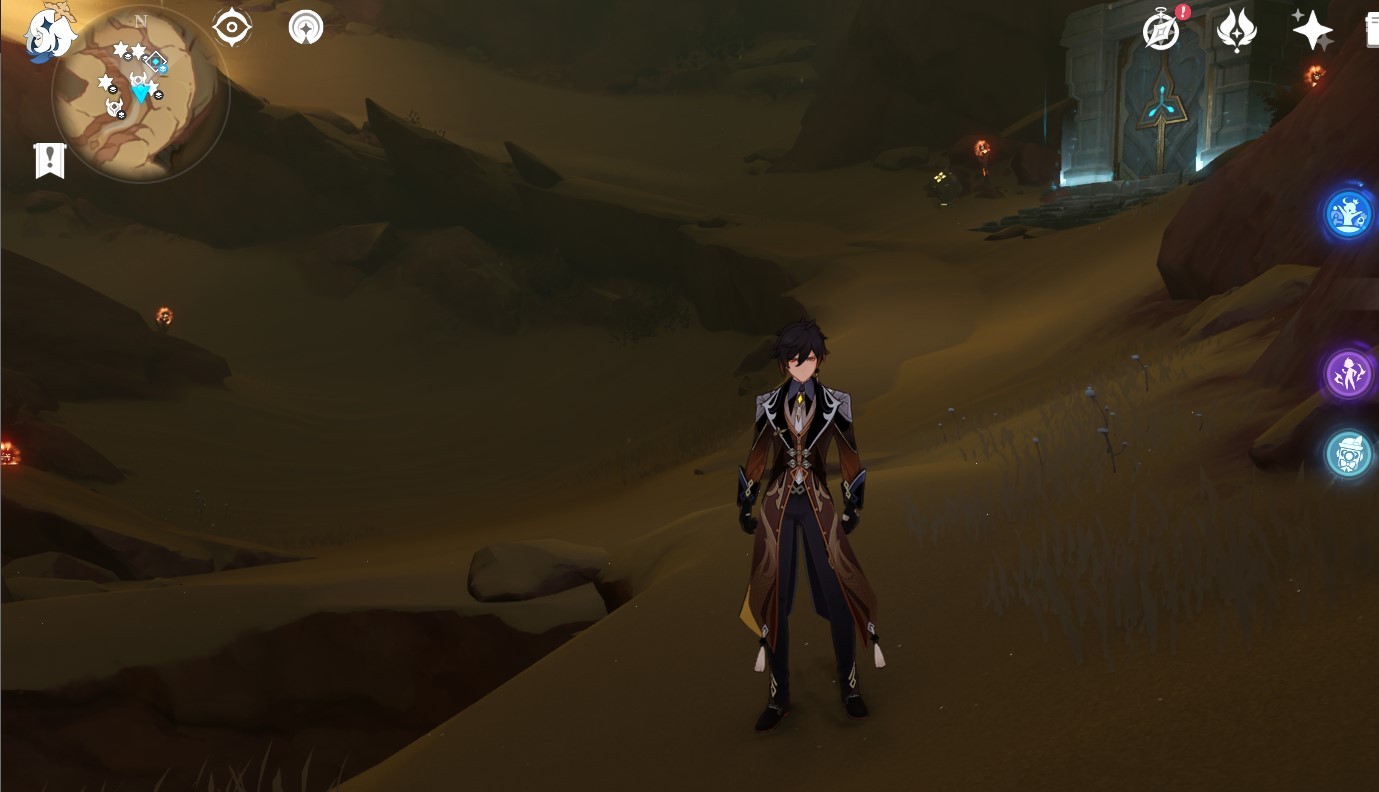Open the Wish four-pointed star icon

pos(1312,31)
